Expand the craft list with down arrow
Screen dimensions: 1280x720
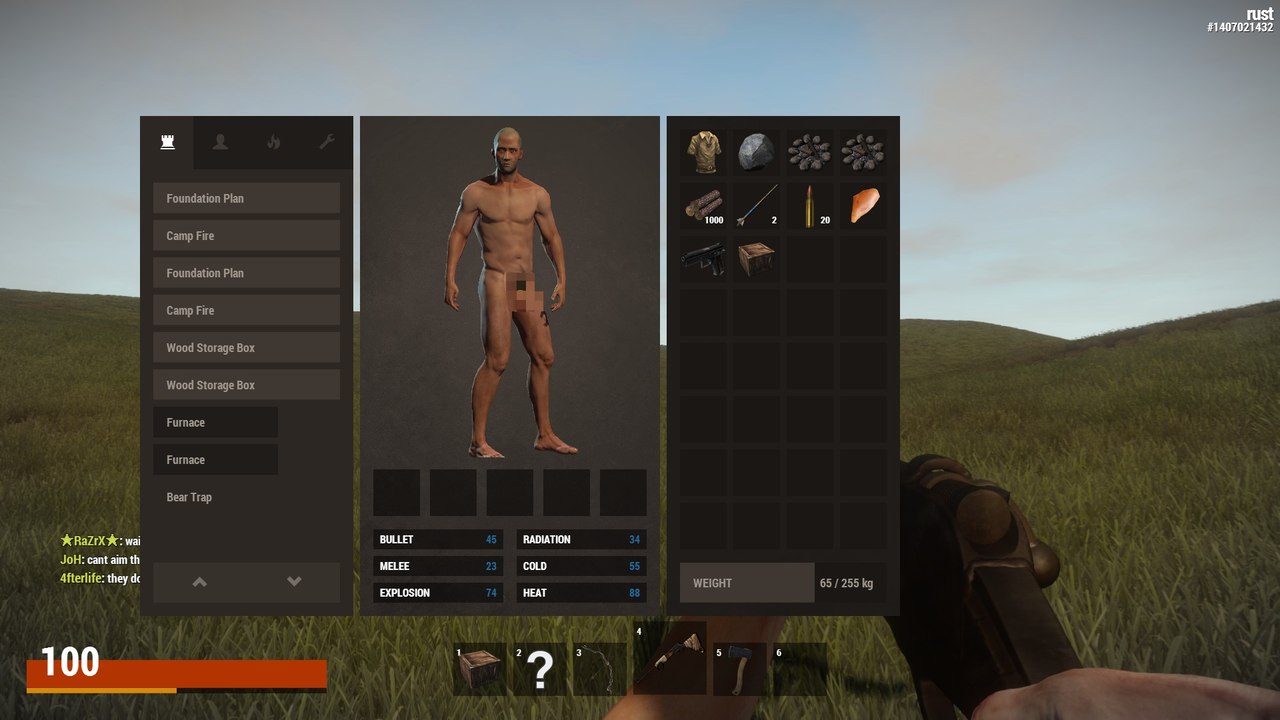(294, 582)
